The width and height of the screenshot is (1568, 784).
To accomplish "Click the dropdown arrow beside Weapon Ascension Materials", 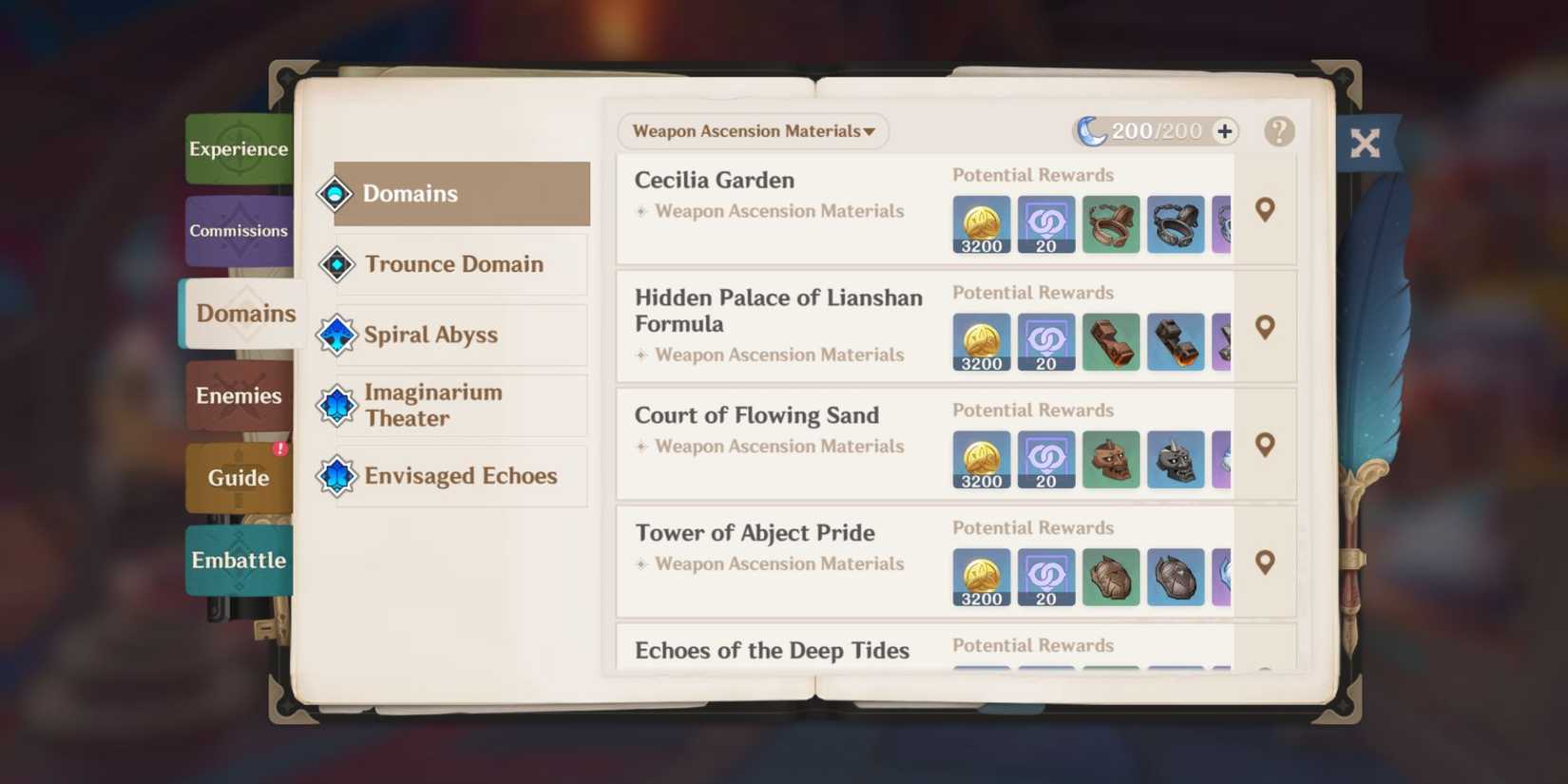I will click(x=868, y=132).
